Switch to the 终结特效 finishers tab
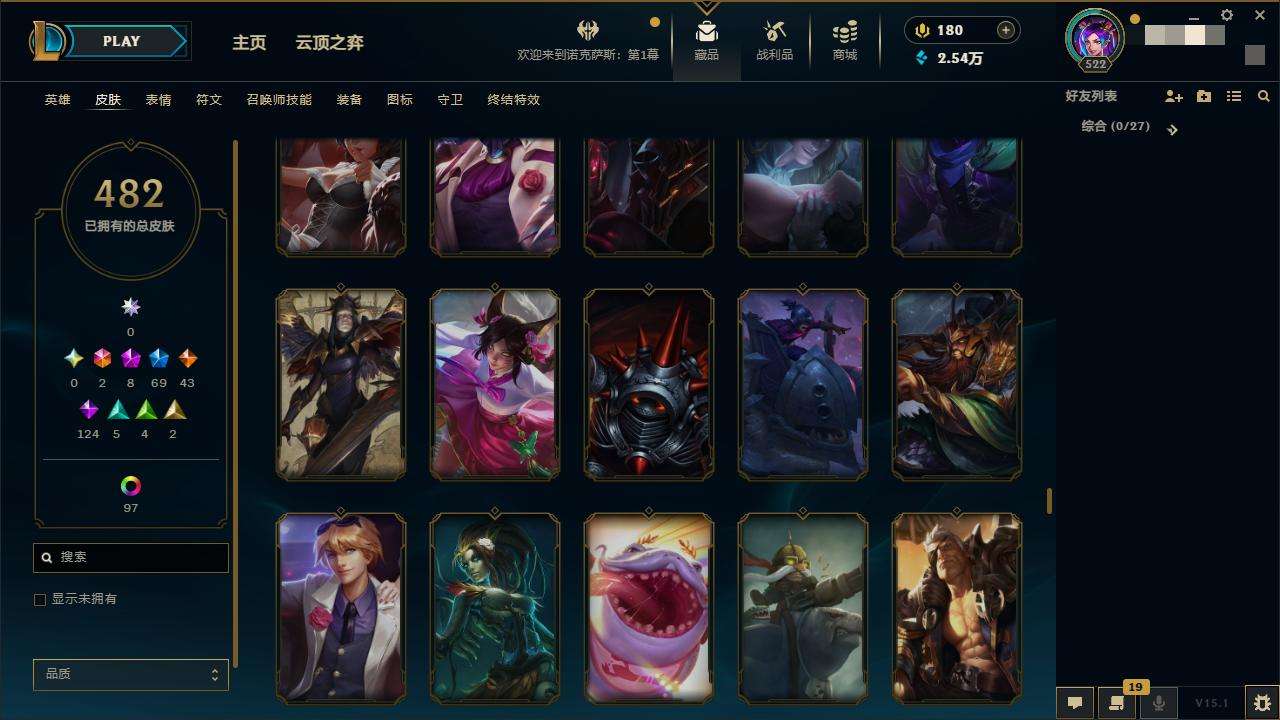Viewport: 1280px width, 720px height. [x=513, y=100]
